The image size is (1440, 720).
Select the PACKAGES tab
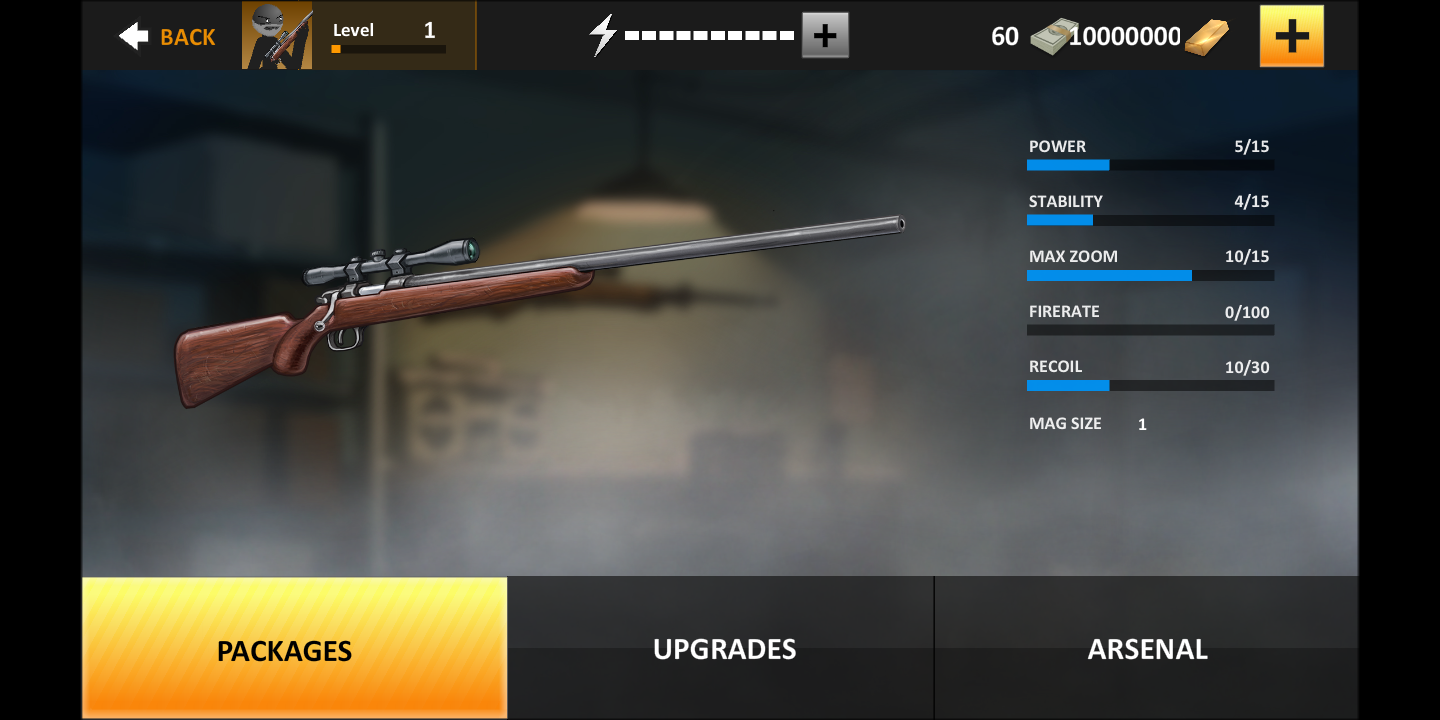click(284, 650)
